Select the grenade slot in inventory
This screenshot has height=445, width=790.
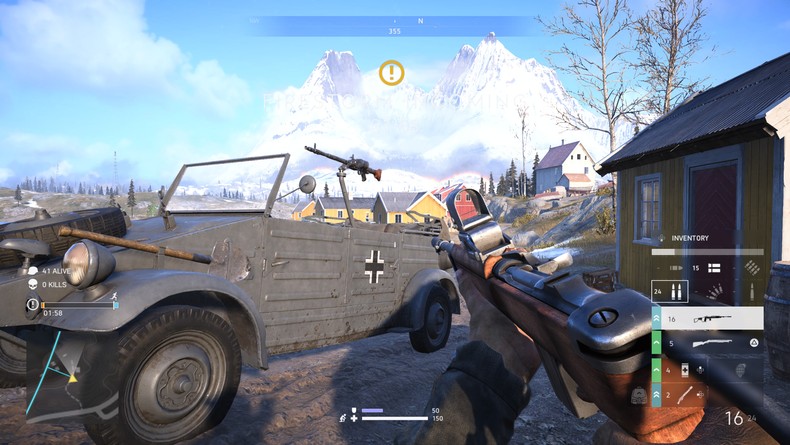740,370
